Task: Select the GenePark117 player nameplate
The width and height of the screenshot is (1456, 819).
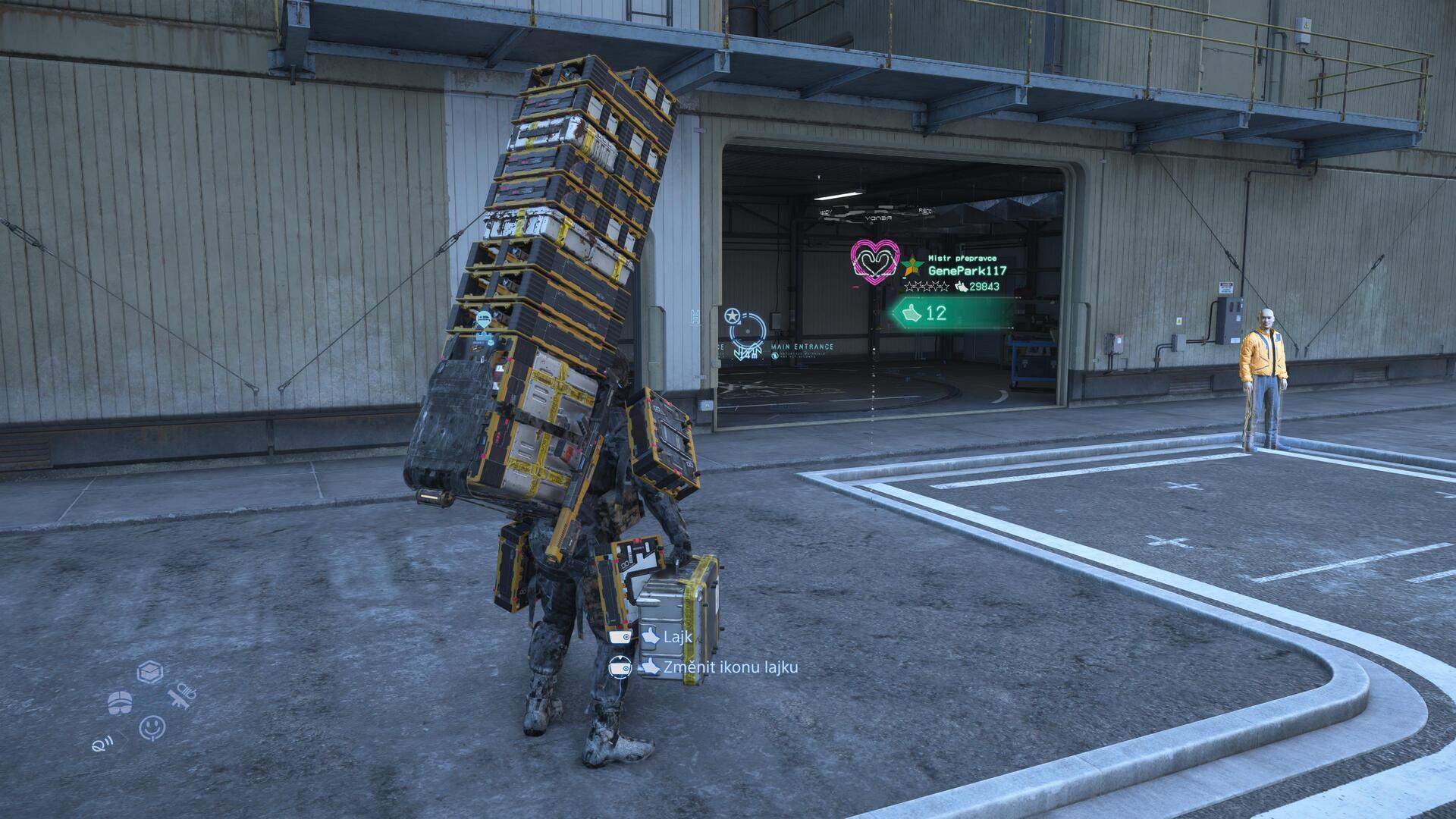Action: pos(967,271)
